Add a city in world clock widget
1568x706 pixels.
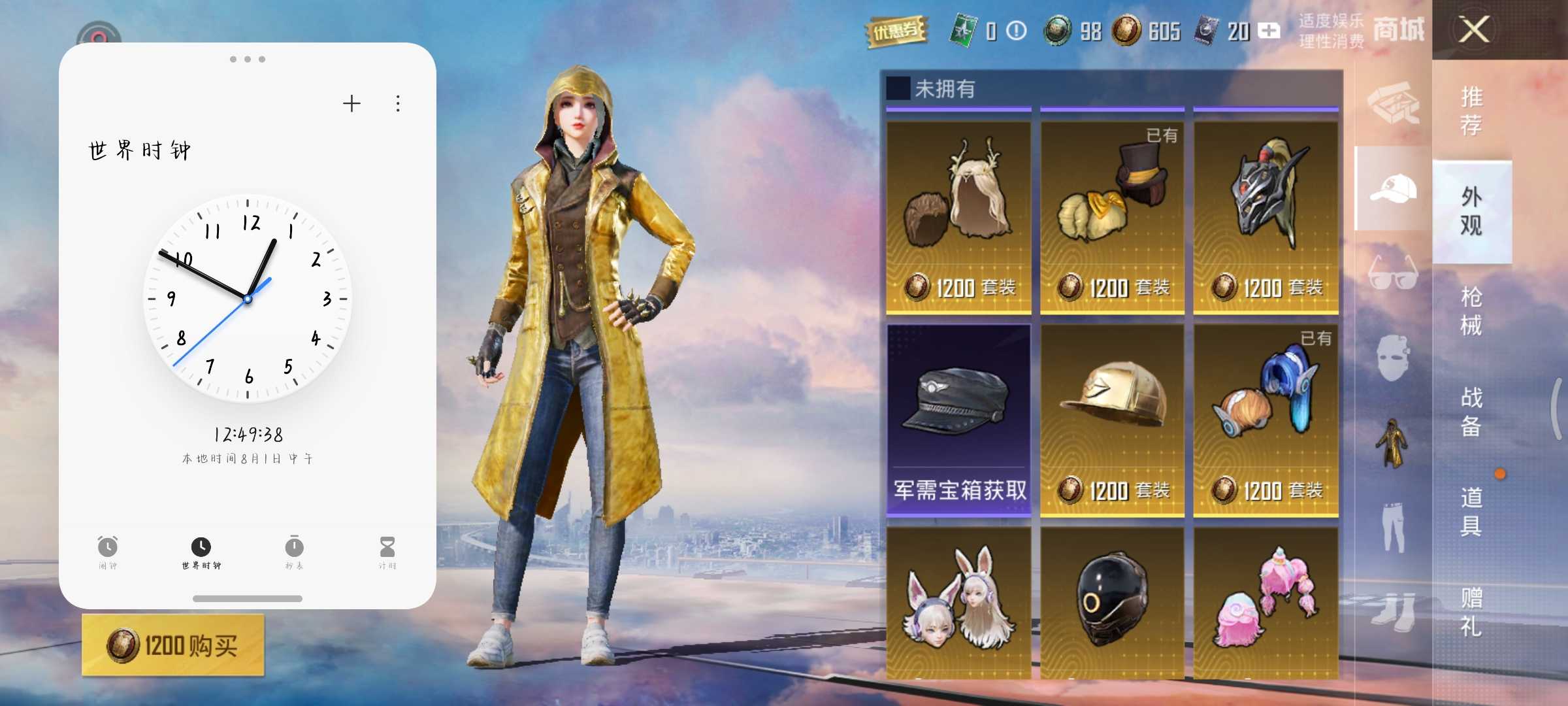[351, 103]
